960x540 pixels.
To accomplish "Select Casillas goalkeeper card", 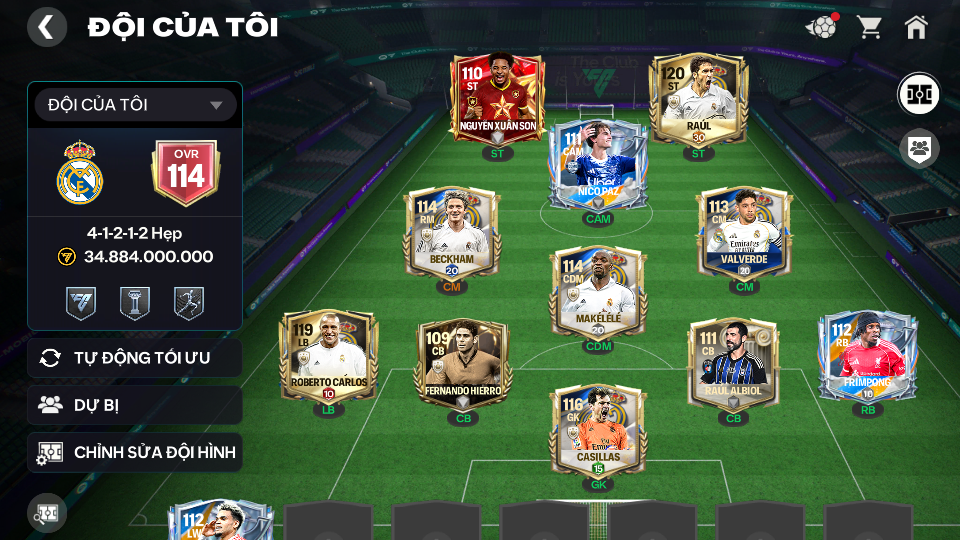I will [x=598, y=432].
